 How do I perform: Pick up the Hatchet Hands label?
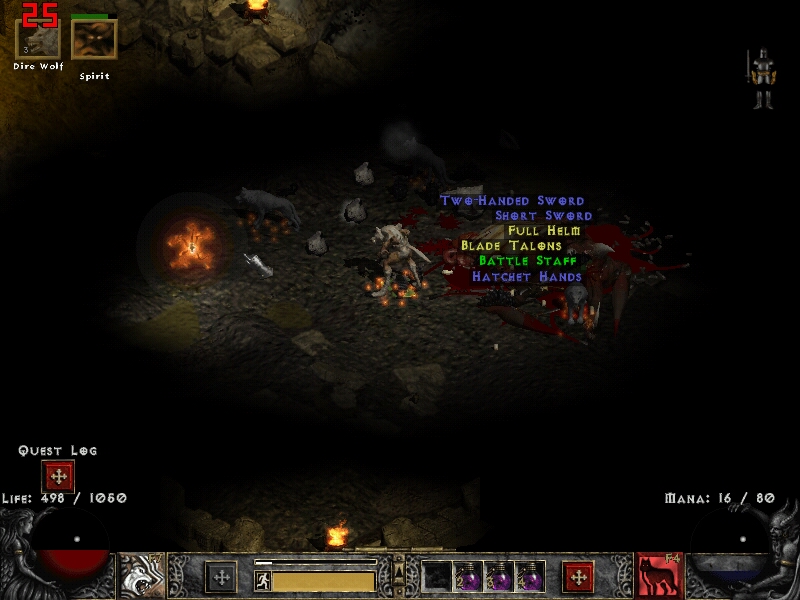point(526,276)
